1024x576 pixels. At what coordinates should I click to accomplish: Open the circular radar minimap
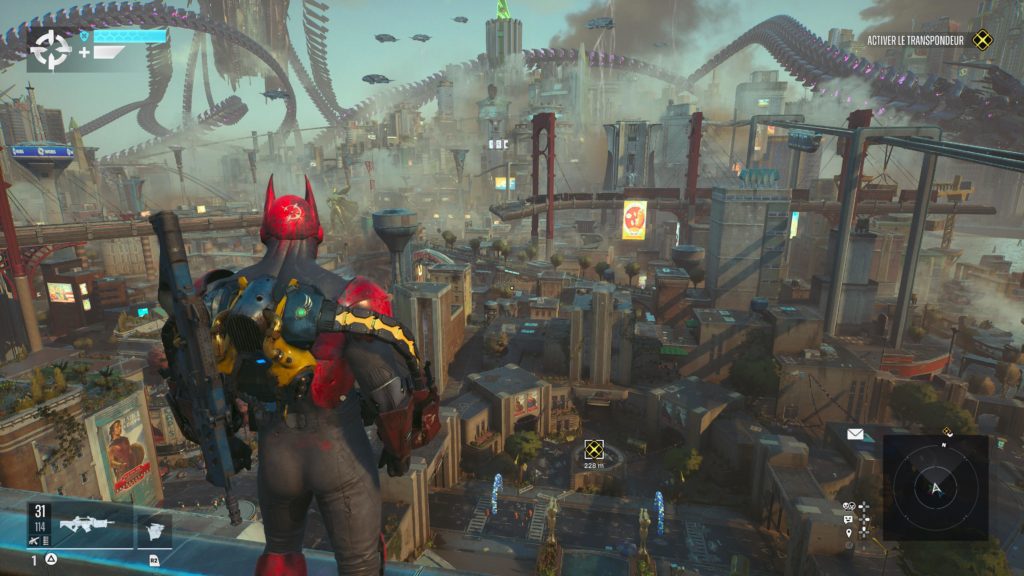click(936, 488)
